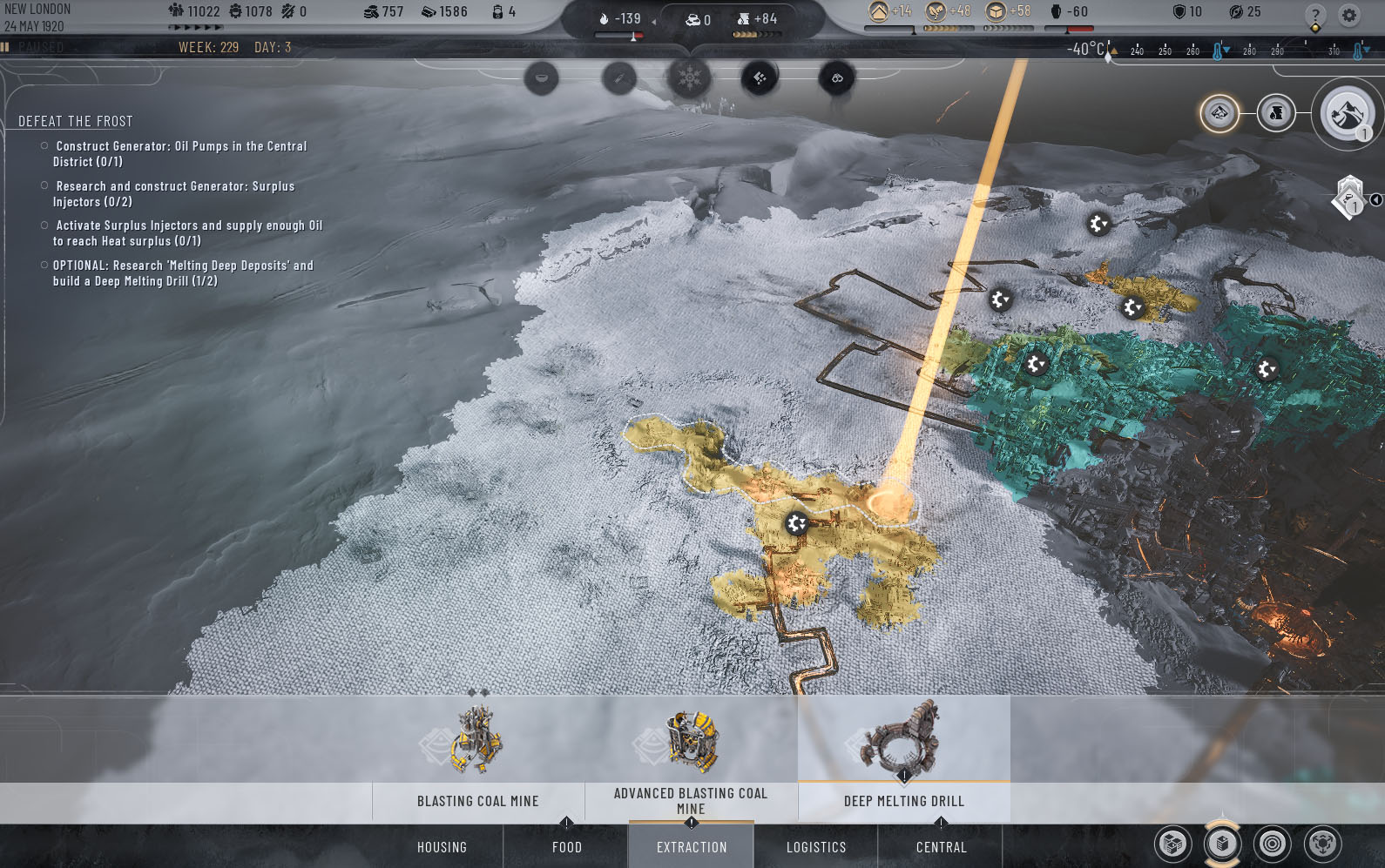Viewport: 1385px width, 868px height.
Task: Select the oil barrel colony icon
Action: point(1276,113)
